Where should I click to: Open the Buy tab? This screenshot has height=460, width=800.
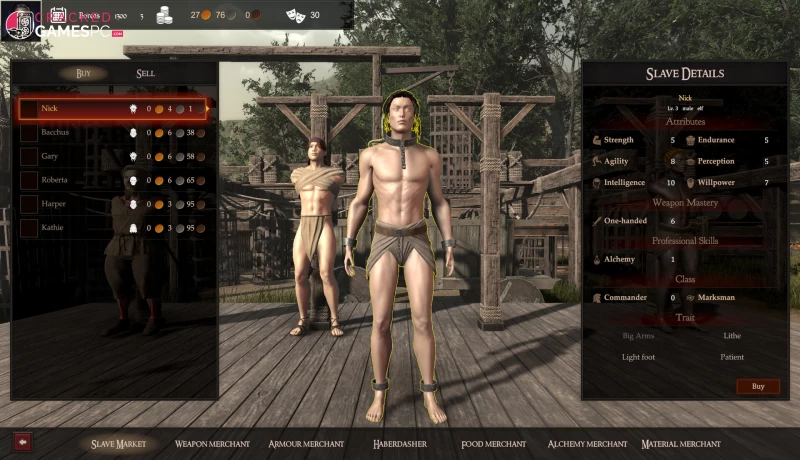pos(84,73)
